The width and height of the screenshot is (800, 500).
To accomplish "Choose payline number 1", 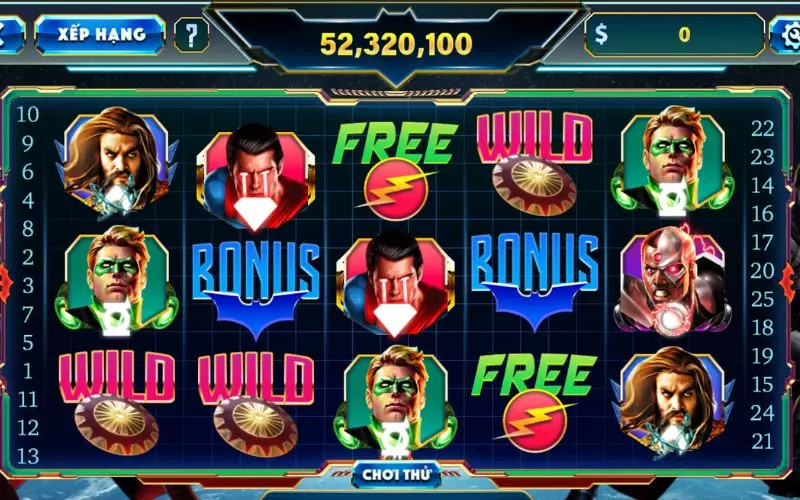I will [28, 371].
